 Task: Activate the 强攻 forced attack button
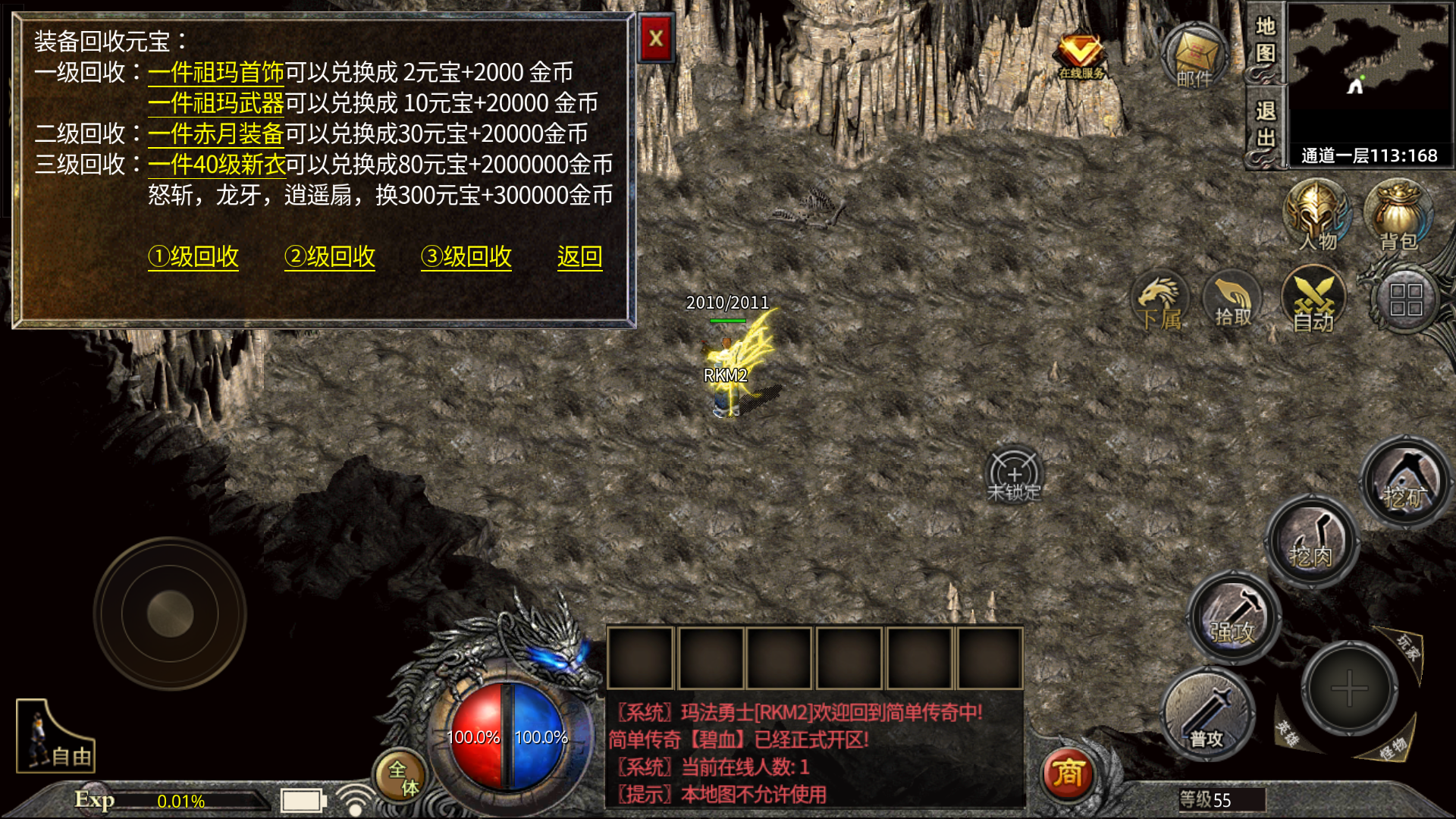click(x=1232, y=618)
